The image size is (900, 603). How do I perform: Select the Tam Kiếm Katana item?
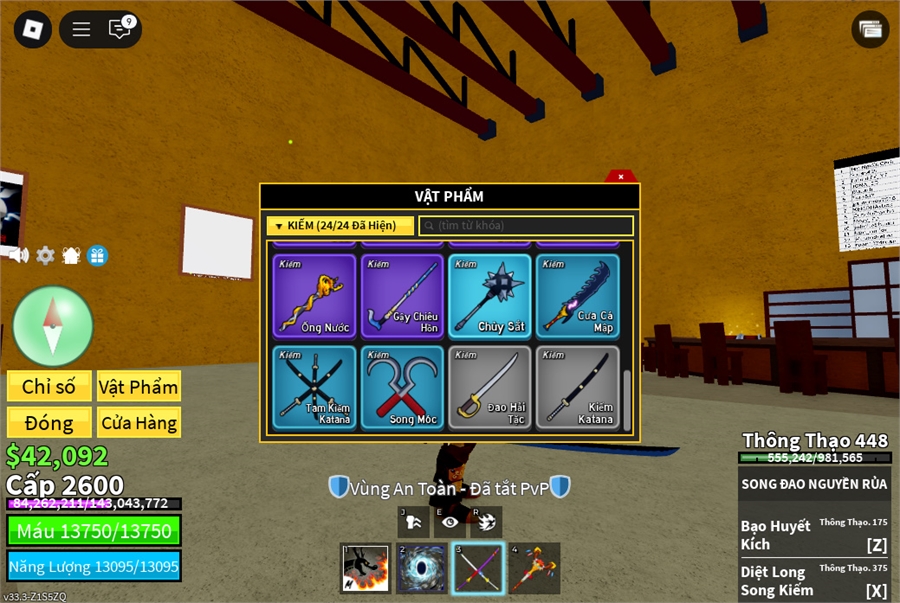[x=314, y=387]
